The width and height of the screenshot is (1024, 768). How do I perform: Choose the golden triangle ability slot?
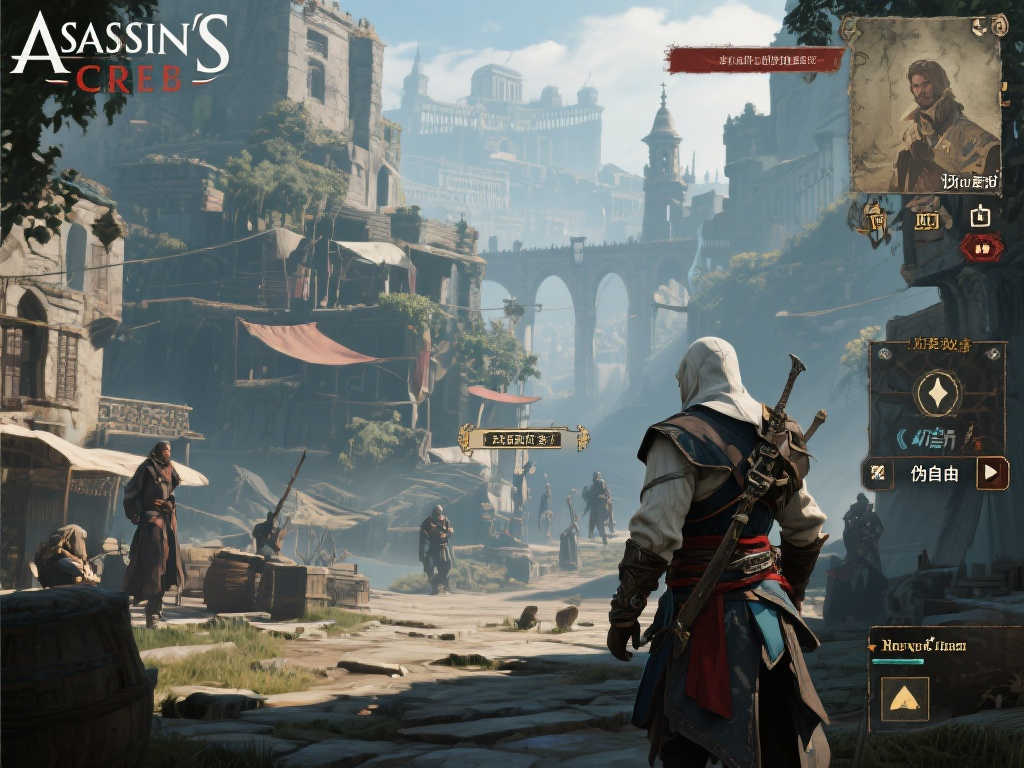905,698
